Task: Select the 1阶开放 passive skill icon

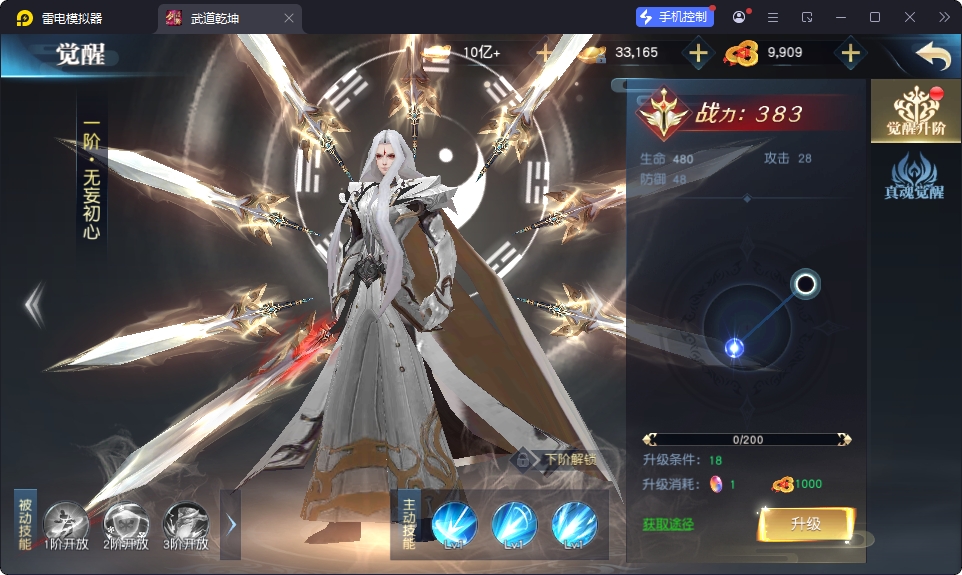Action: (67, 523)
